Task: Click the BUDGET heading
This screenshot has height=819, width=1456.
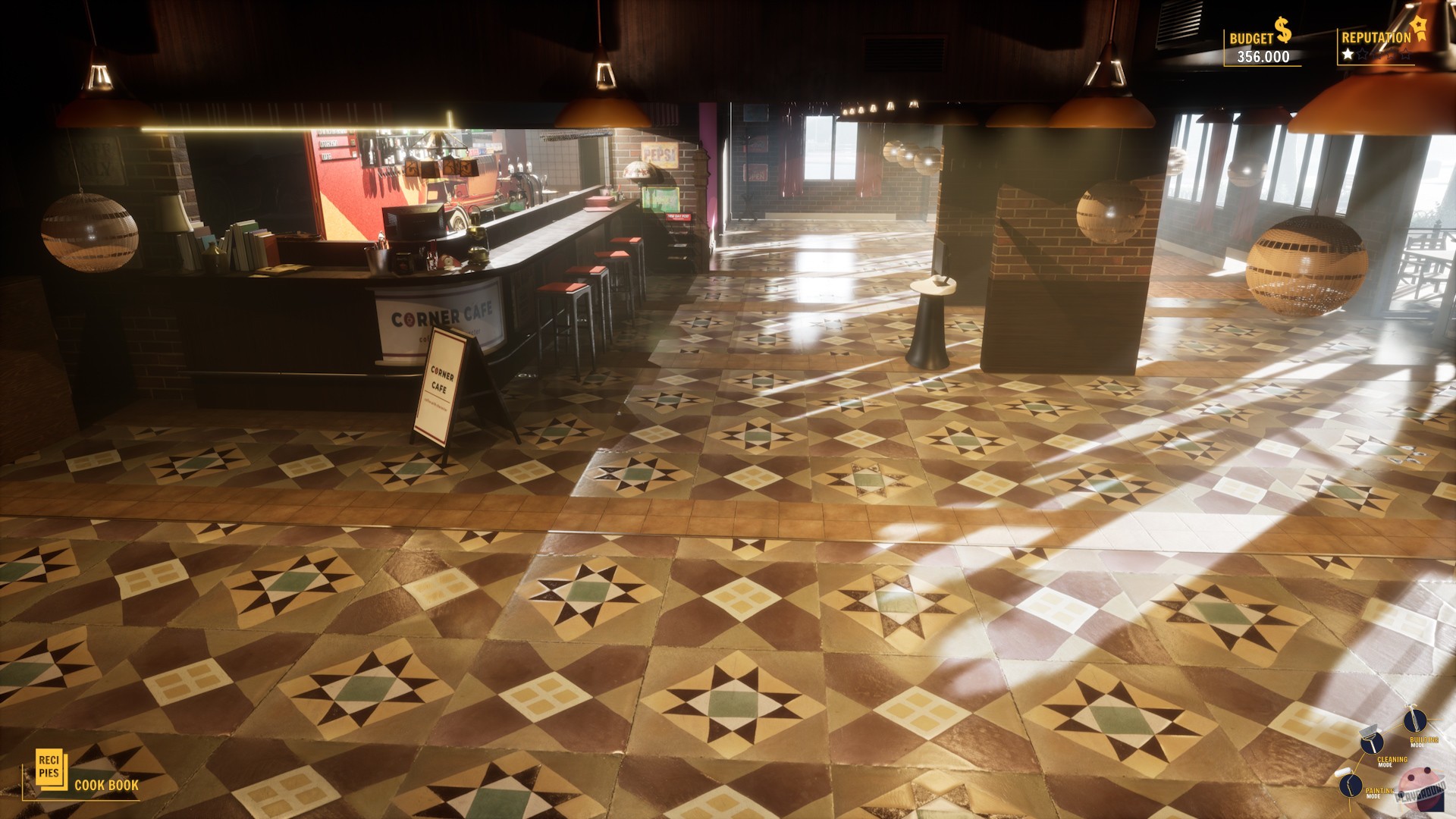Action: click(1251, 36)
